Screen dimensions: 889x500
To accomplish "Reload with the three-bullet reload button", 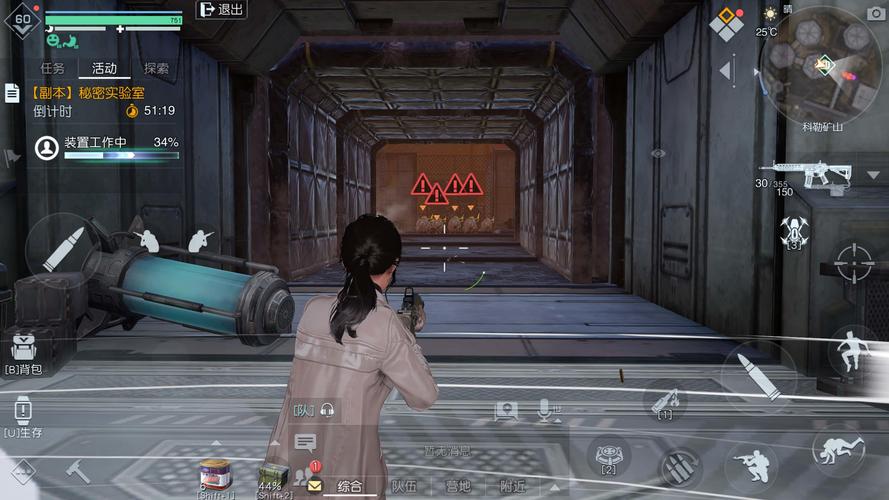I will pyautogui.click(x=679, y=467).
